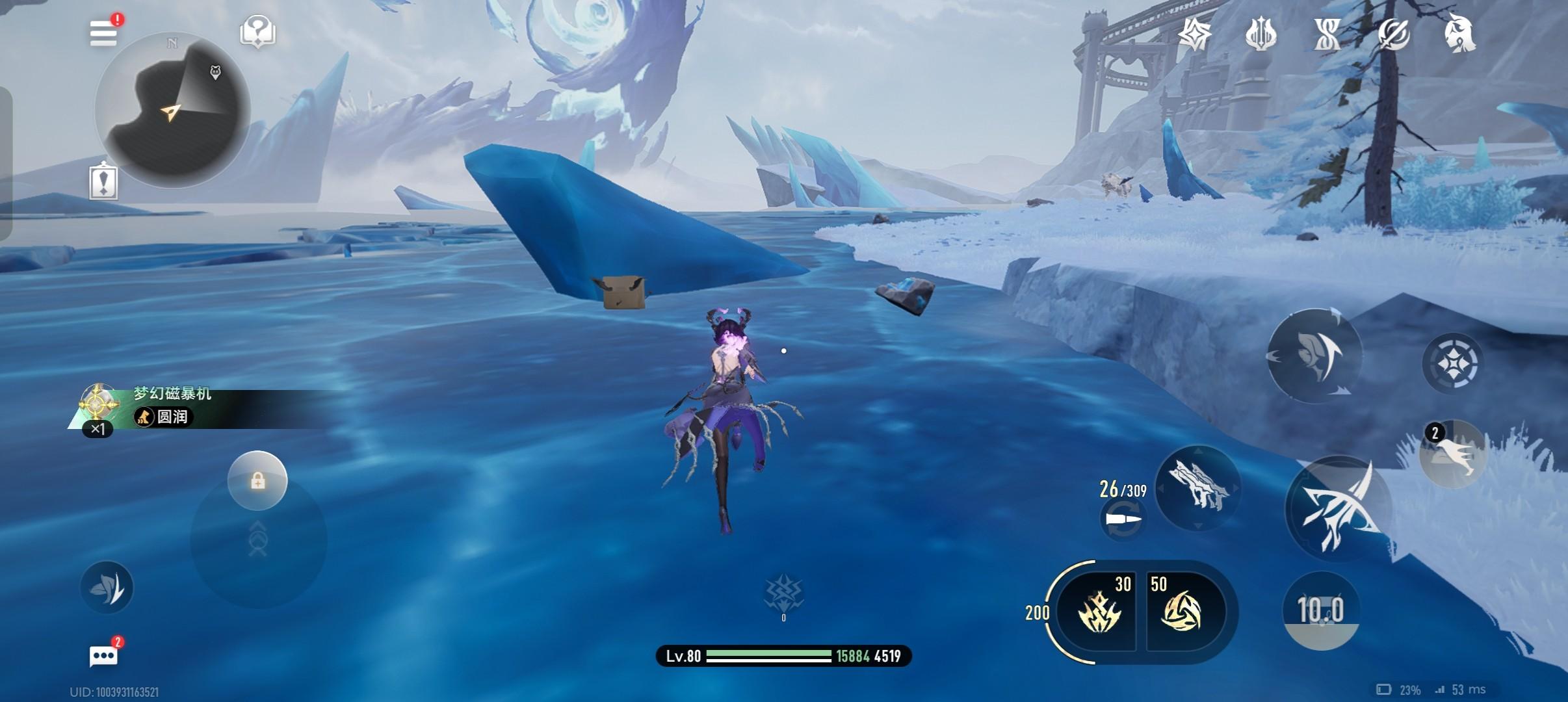This screenshot has height=702, width=1568.
Task: Toggle the movement lock button
Action: click(257, 481)
